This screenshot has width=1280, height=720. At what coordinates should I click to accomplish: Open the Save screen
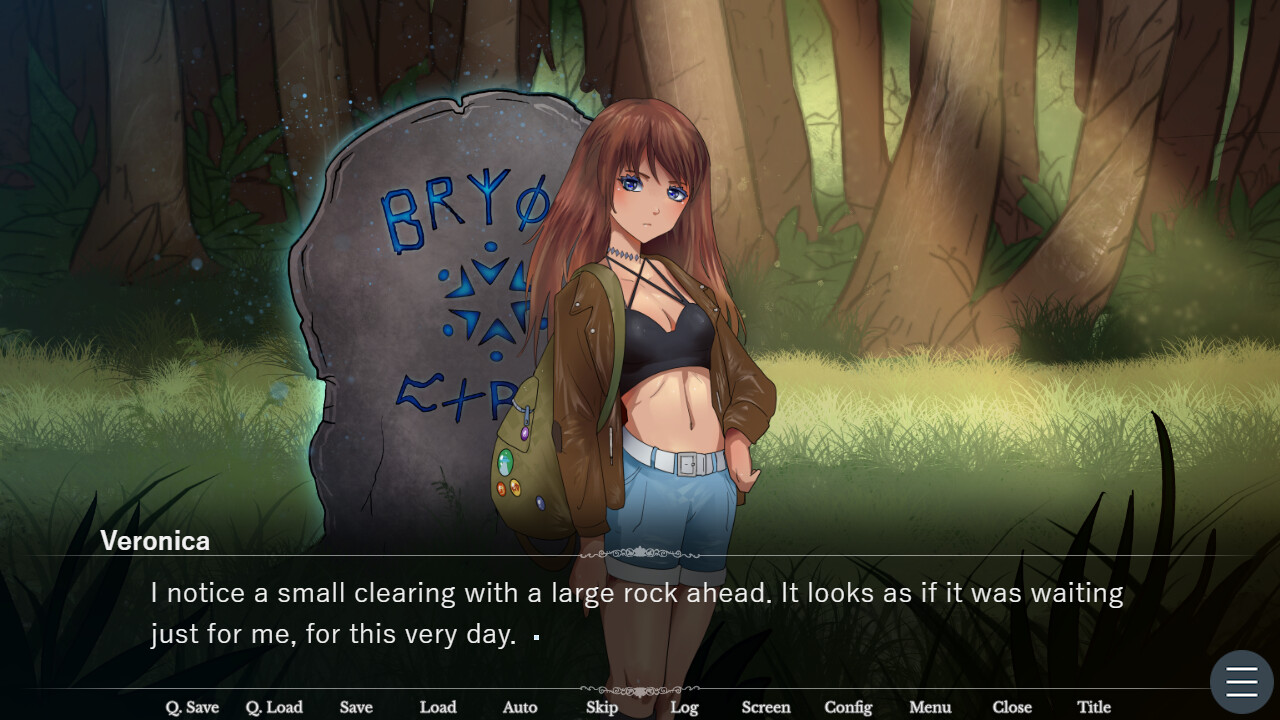coord(356,707)
